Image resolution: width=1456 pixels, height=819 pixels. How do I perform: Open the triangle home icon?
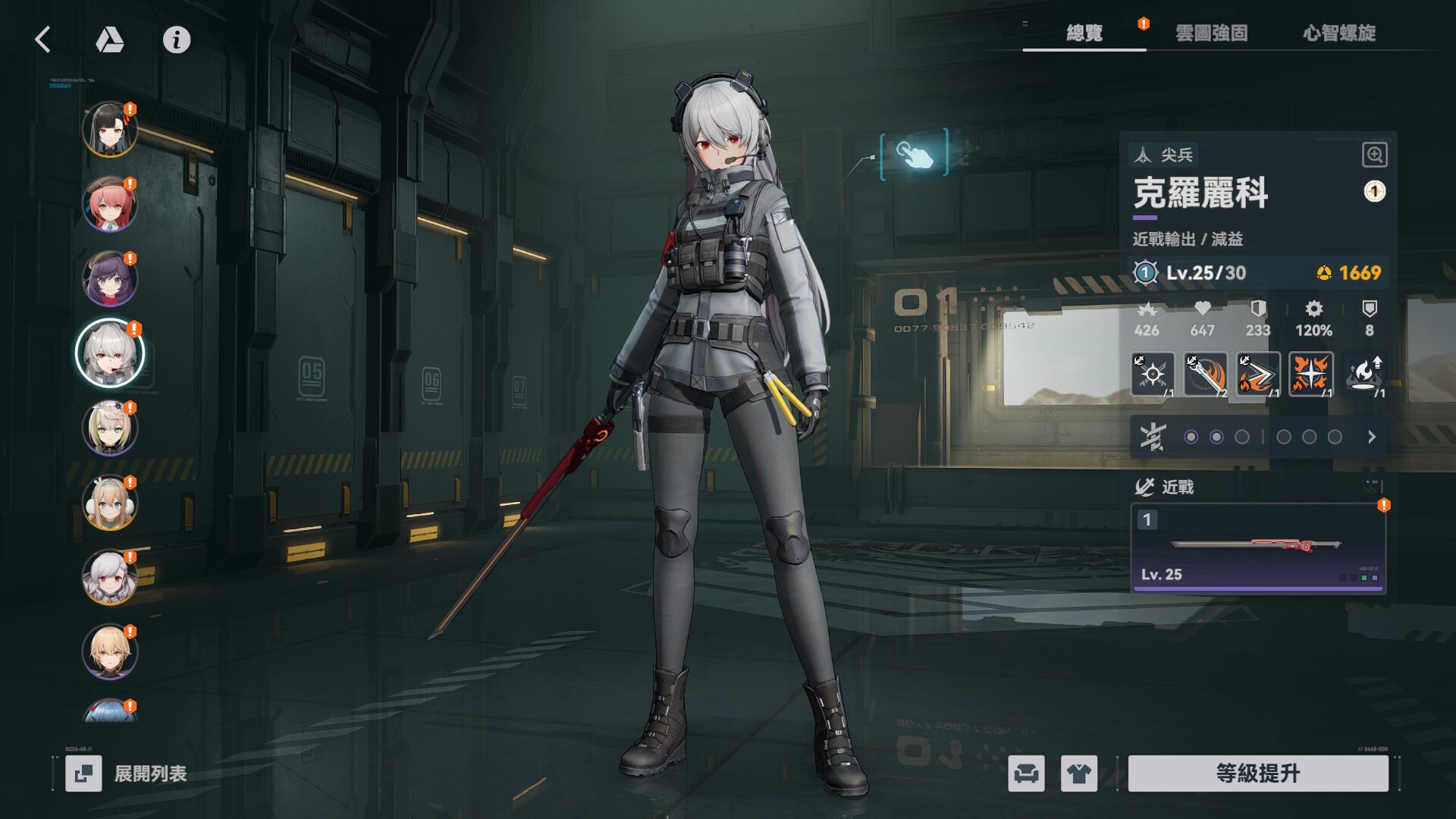[110, 39]
